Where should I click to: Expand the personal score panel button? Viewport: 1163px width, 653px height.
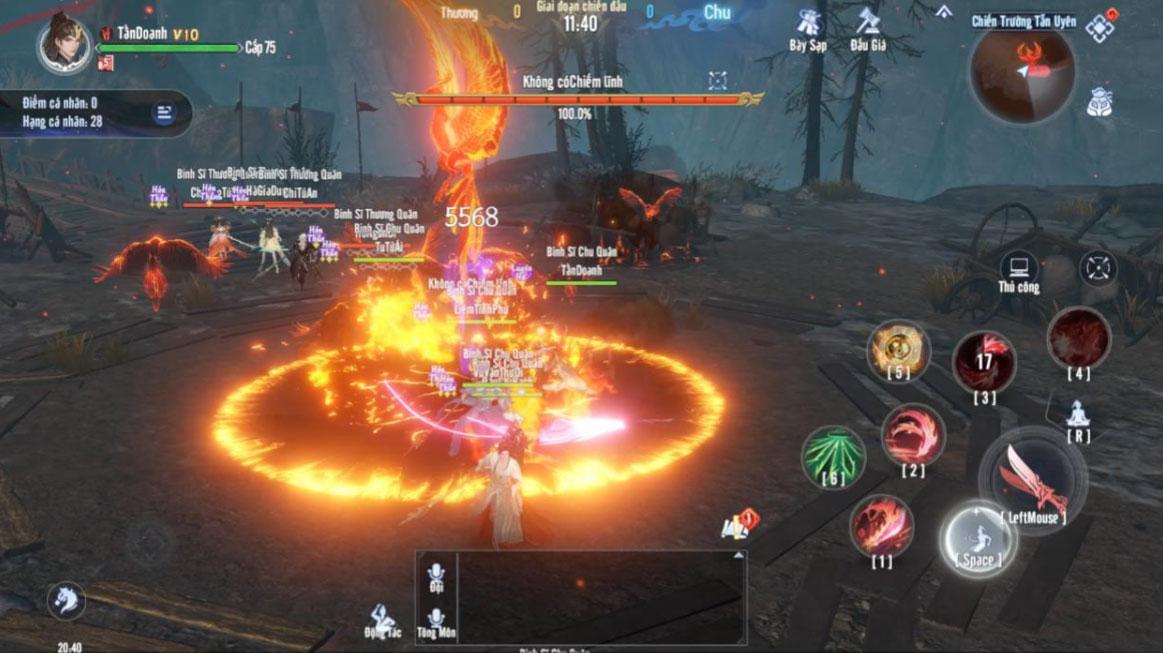(x=163, y=113)
